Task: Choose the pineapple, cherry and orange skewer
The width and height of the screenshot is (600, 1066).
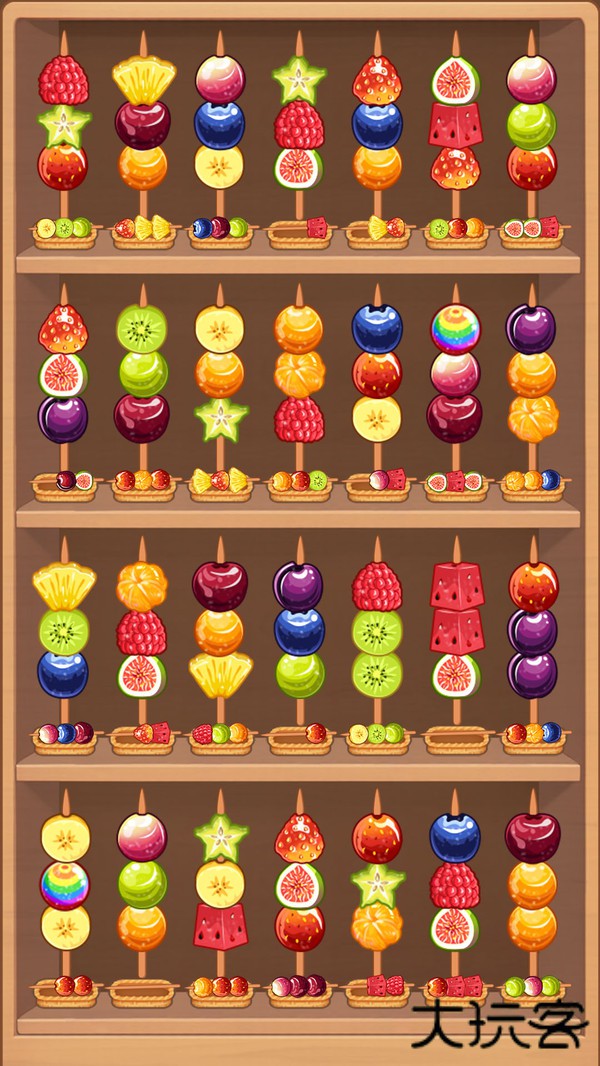Action: coord(143,124)
